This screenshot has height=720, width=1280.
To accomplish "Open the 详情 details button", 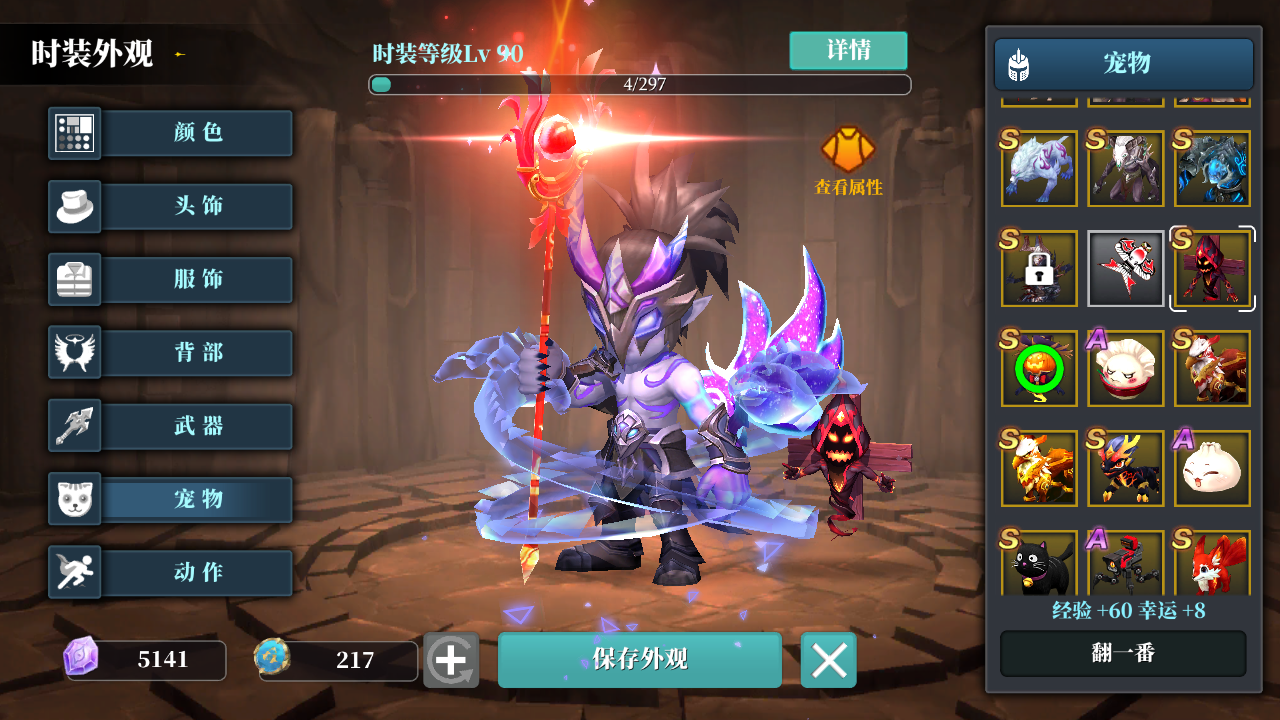I will pos(848,50).
